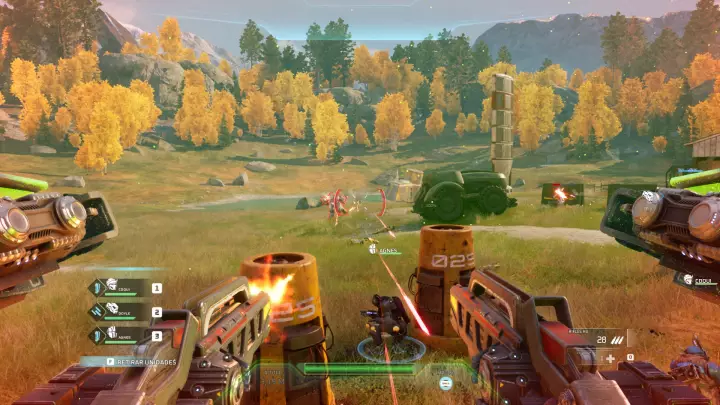Click the Agnes unit marker on the field
Viewport: 720px width, 405px height.
[x=383, y=249]
